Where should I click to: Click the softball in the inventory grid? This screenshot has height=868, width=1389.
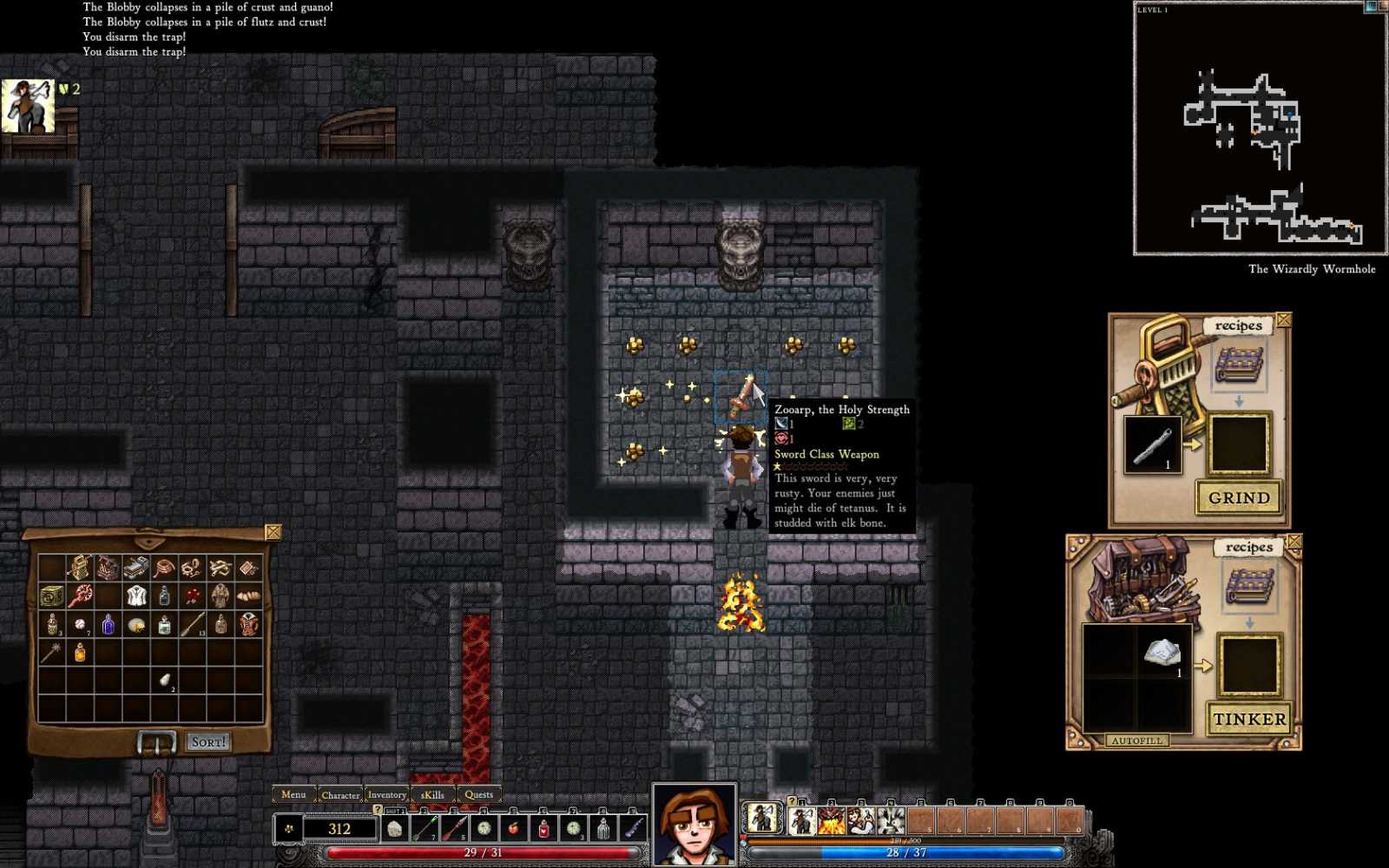click(80, 625)
